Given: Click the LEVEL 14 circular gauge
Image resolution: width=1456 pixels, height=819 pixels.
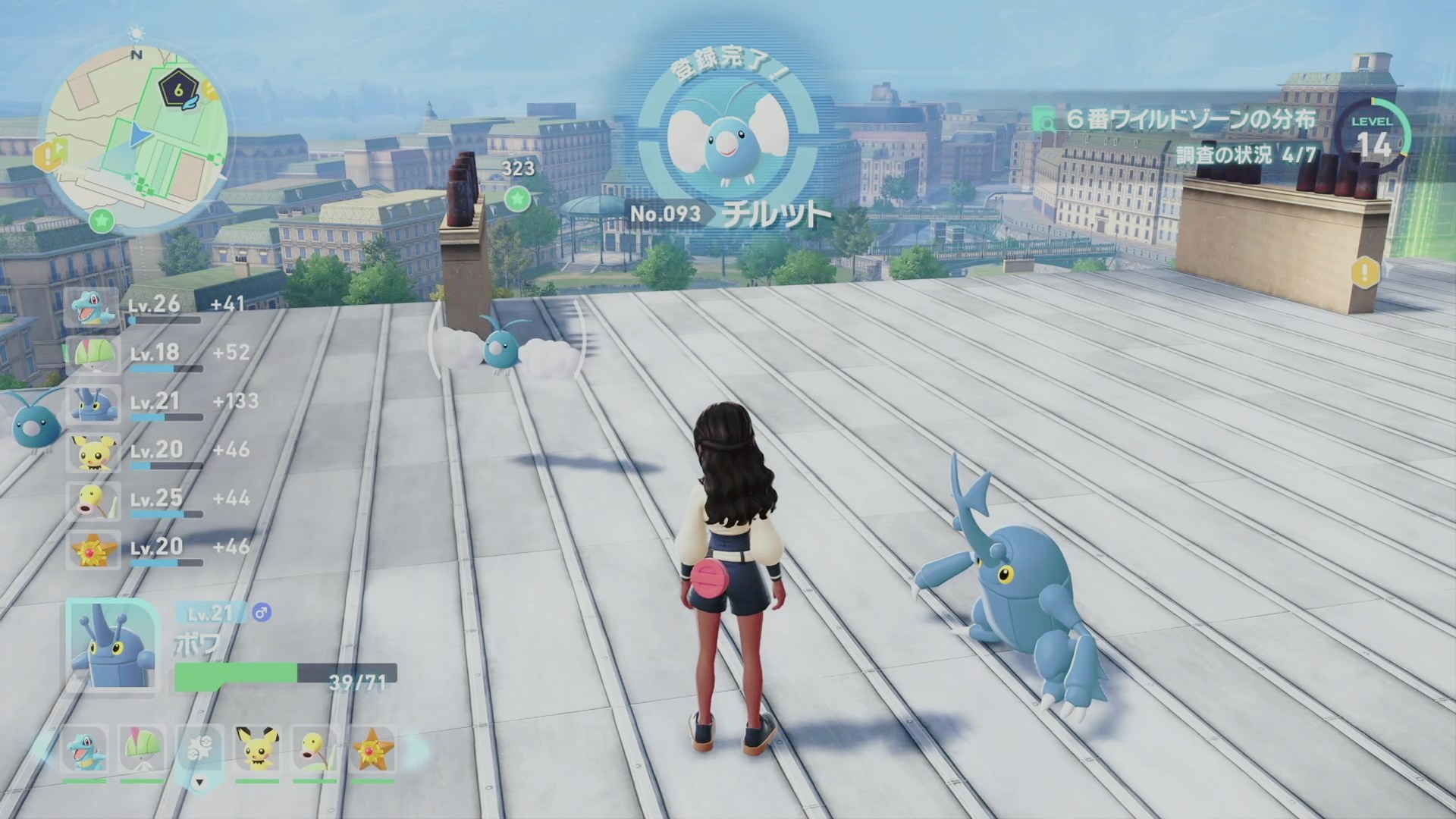Looking at the screenshot, I should pyautogui.click(x=1374, y=136).
